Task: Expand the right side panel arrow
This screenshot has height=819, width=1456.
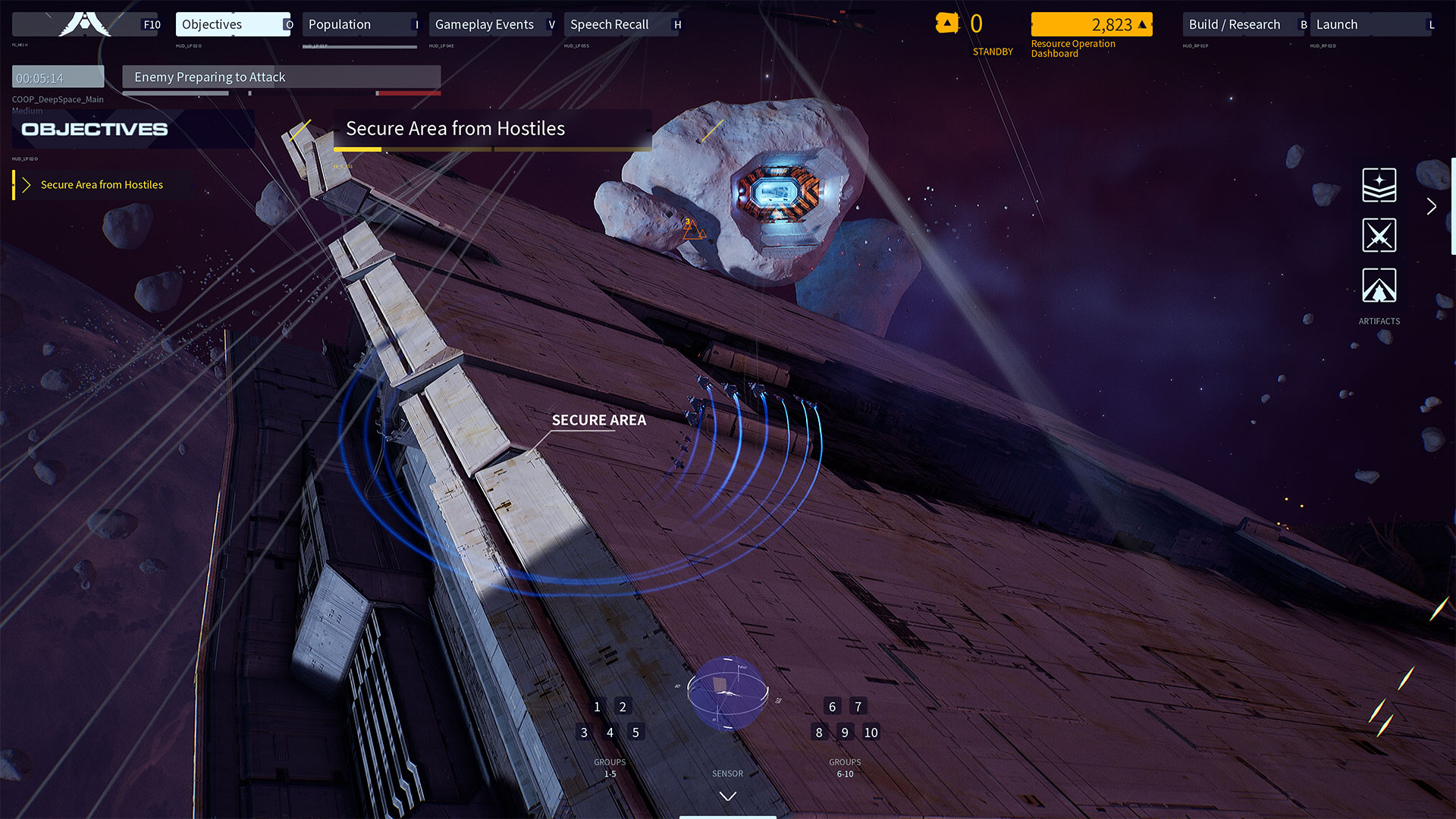Action: pyautogui.click(x=1431, y=206)
